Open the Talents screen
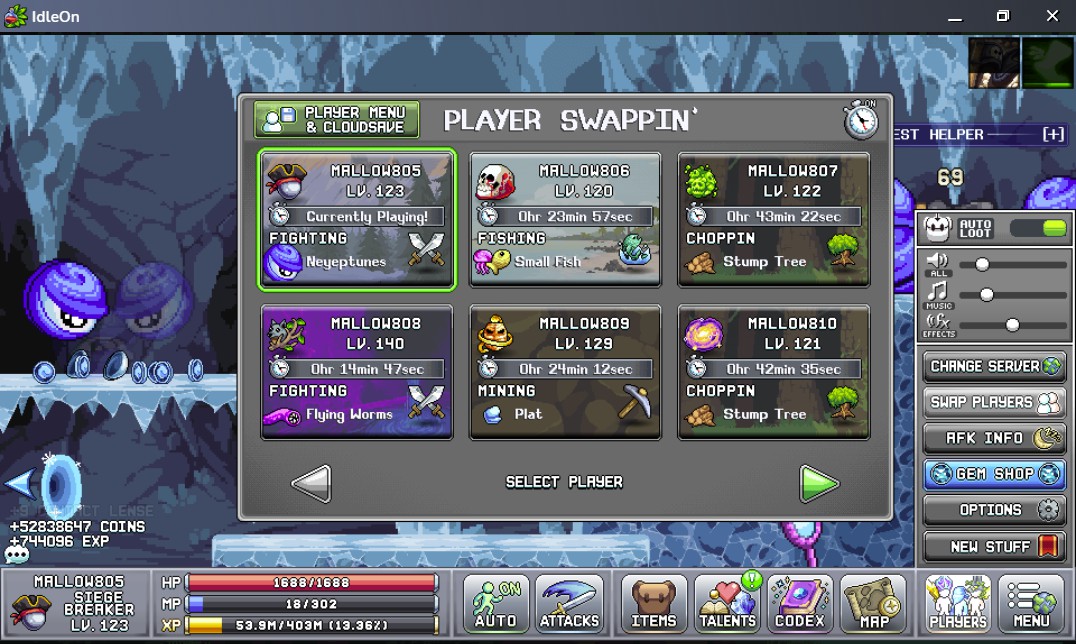 click(727, 603)
